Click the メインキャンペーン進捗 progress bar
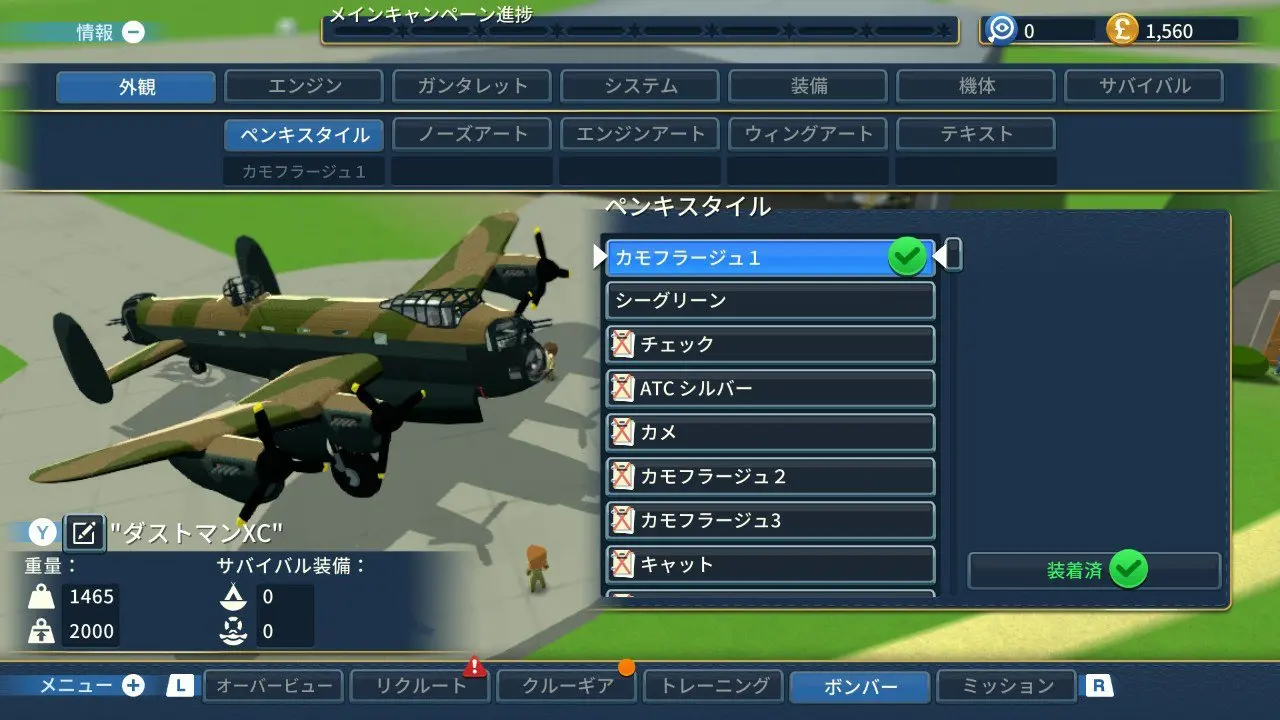Viewport: 1280px width, 720px height. click(640, 31)
